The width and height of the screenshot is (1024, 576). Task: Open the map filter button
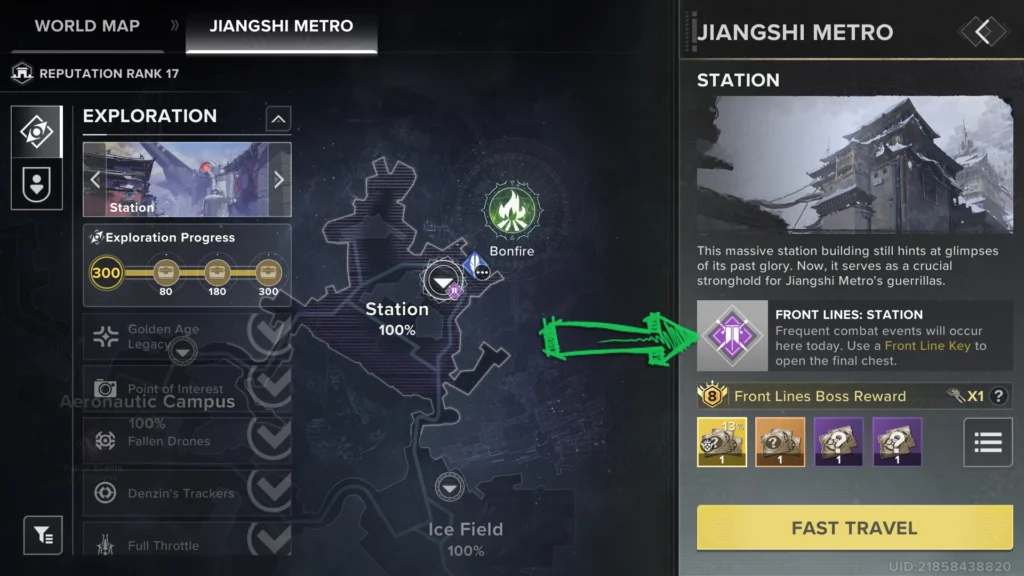point(43,535)
